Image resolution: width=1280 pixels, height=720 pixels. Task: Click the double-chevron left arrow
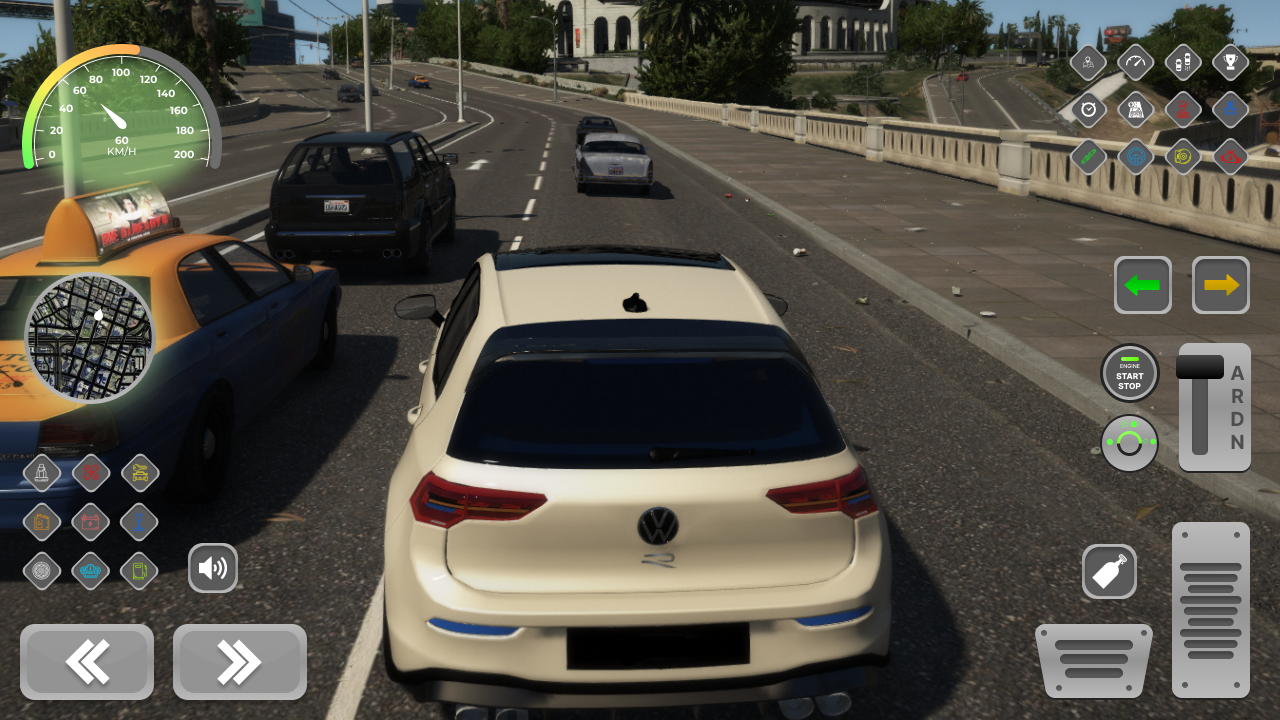click(x=87, y=662)
